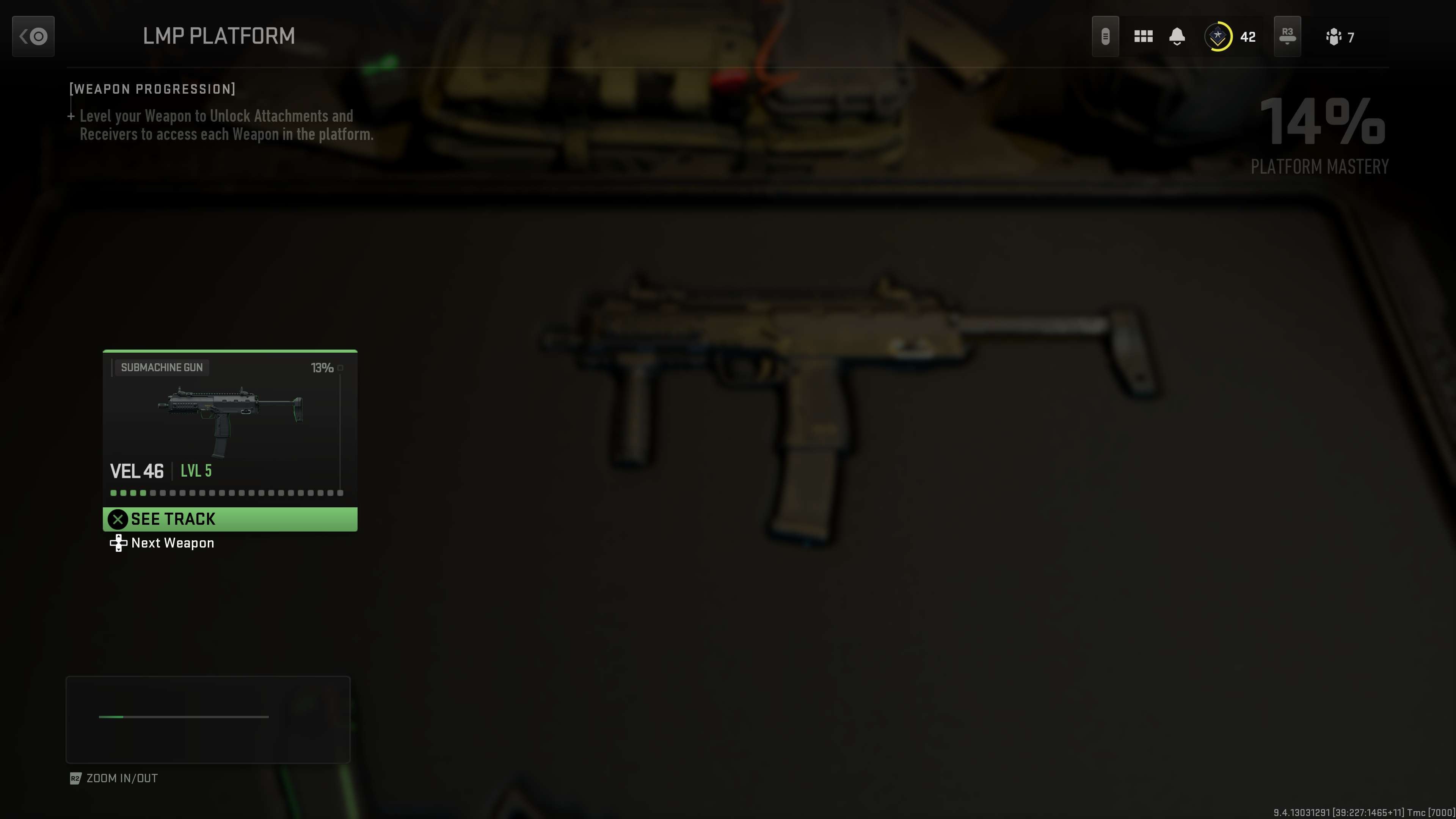Click the battery/controller status icon
This screenshot has height=819, width=1456.
point(1106,36)
